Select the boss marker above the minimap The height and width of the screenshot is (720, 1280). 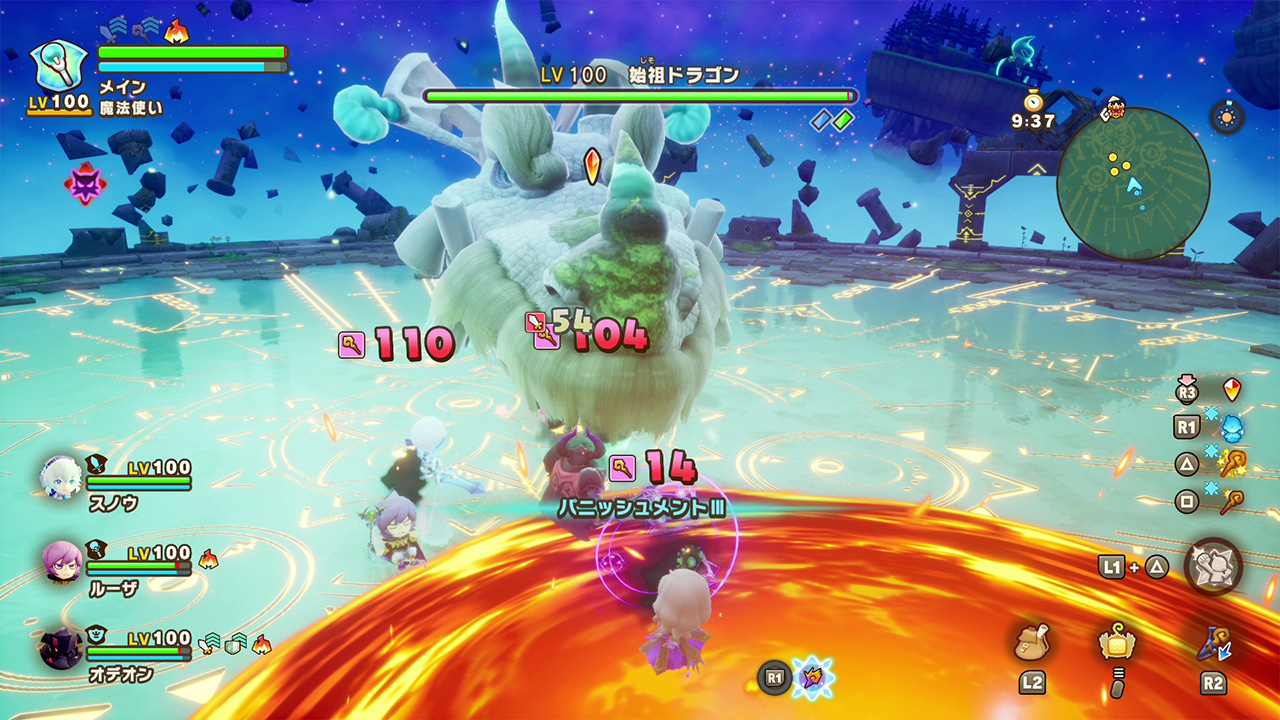pos(1115,107)
